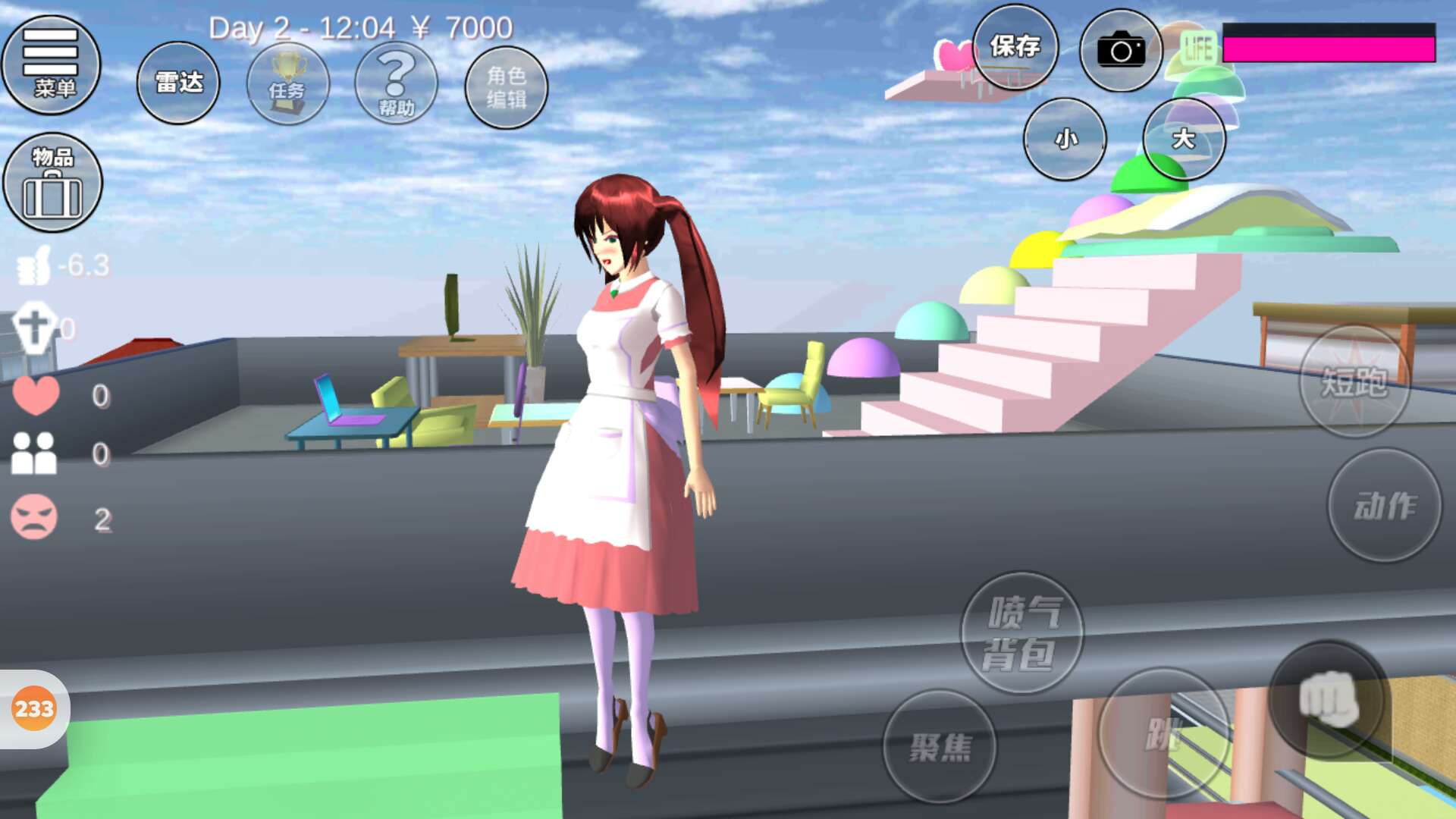
Task: Open the 任务 trophy missions button
Action: pyautogui.click(x=287, y=84)
